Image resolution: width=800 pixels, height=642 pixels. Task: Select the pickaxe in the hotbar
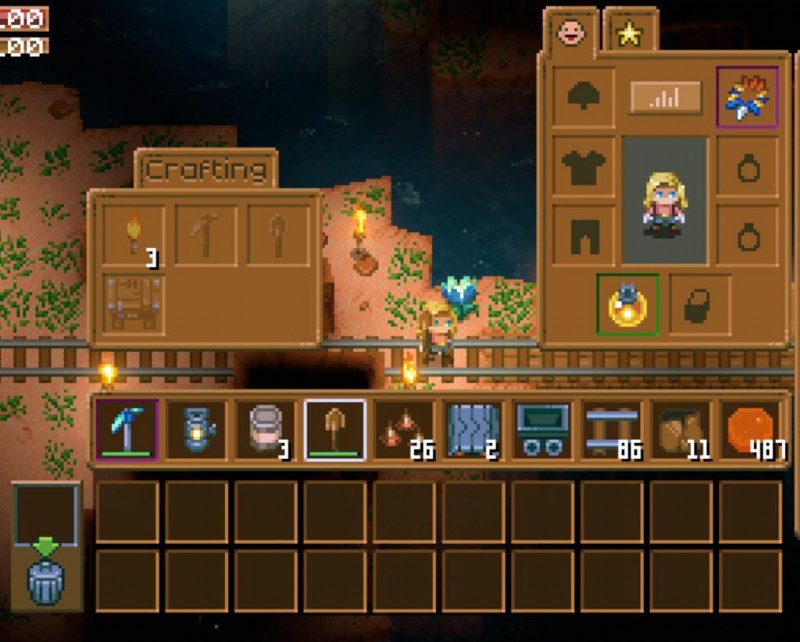(x=127, y=431)
